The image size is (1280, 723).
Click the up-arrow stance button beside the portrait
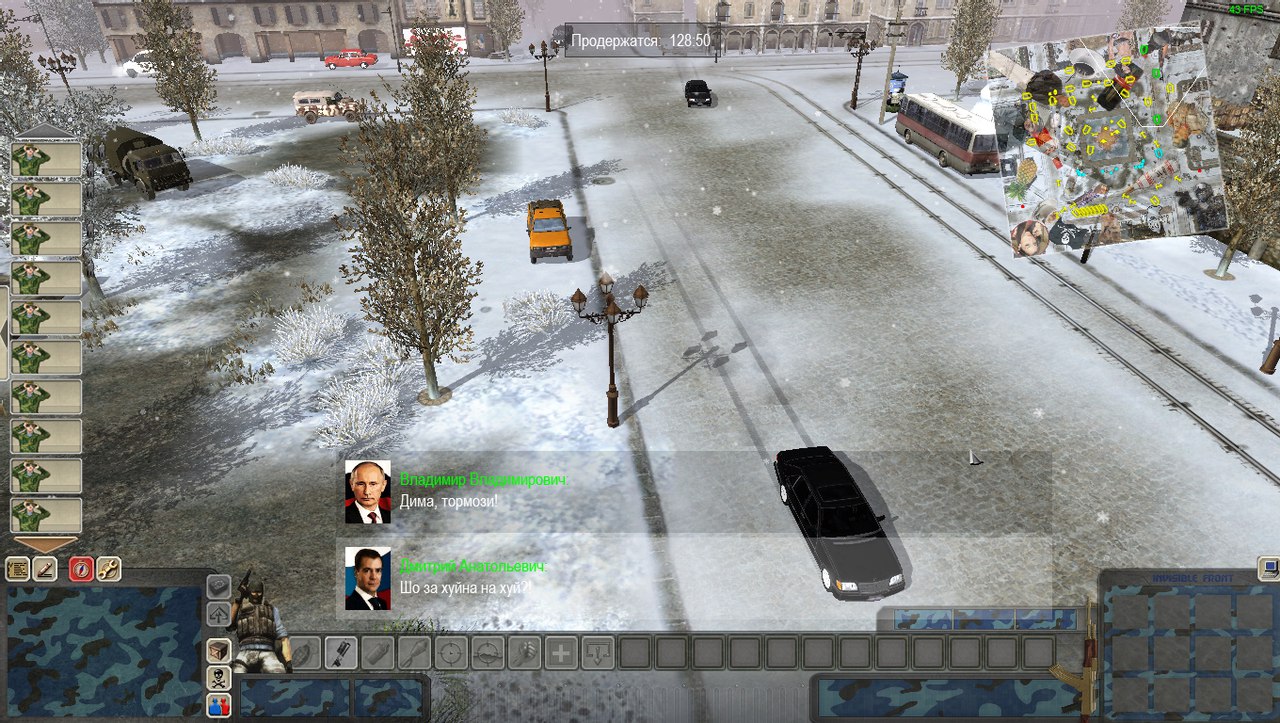pos(218,614)
